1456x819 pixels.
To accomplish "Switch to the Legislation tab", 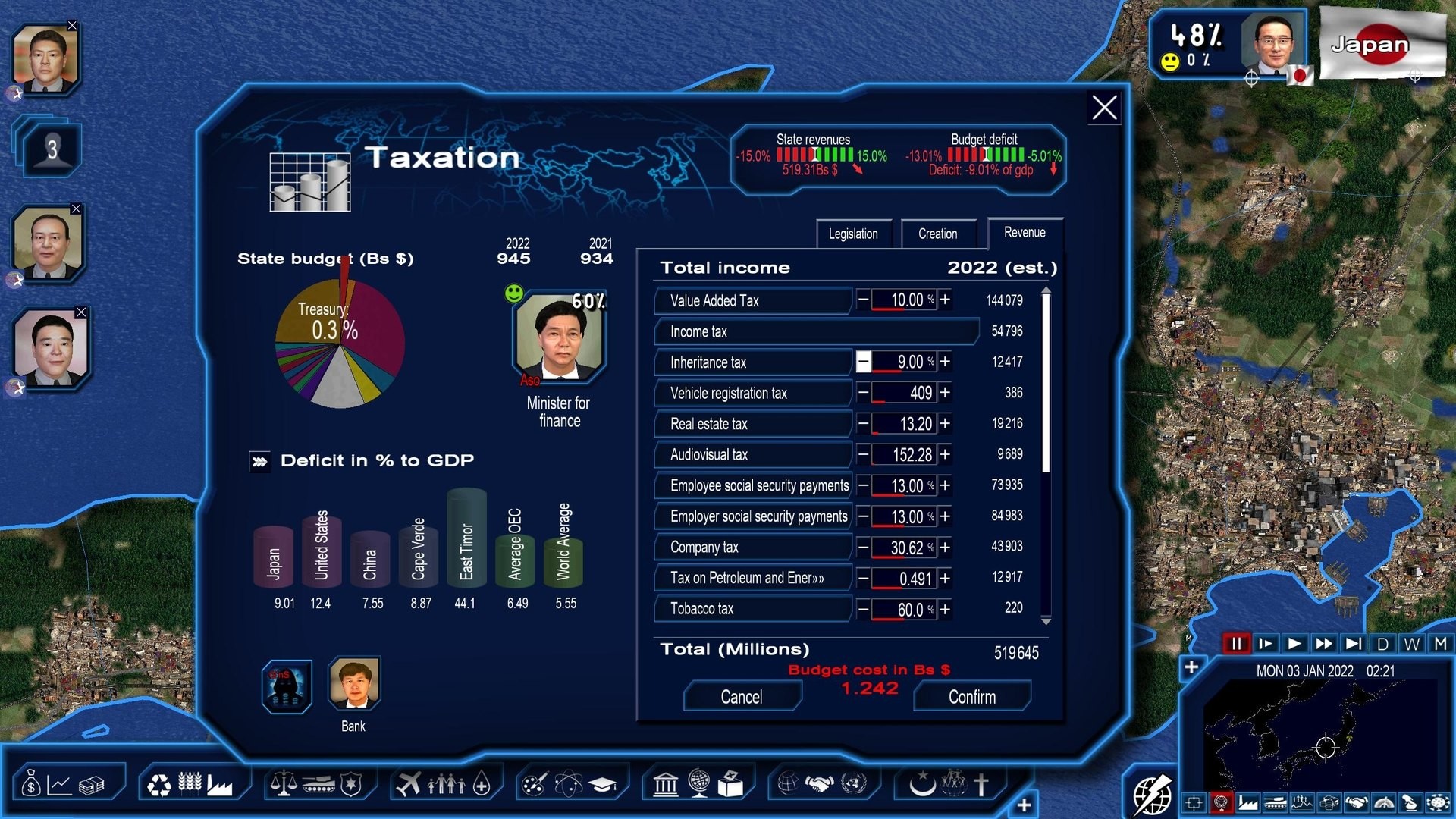I will click(x=854, y=234).
